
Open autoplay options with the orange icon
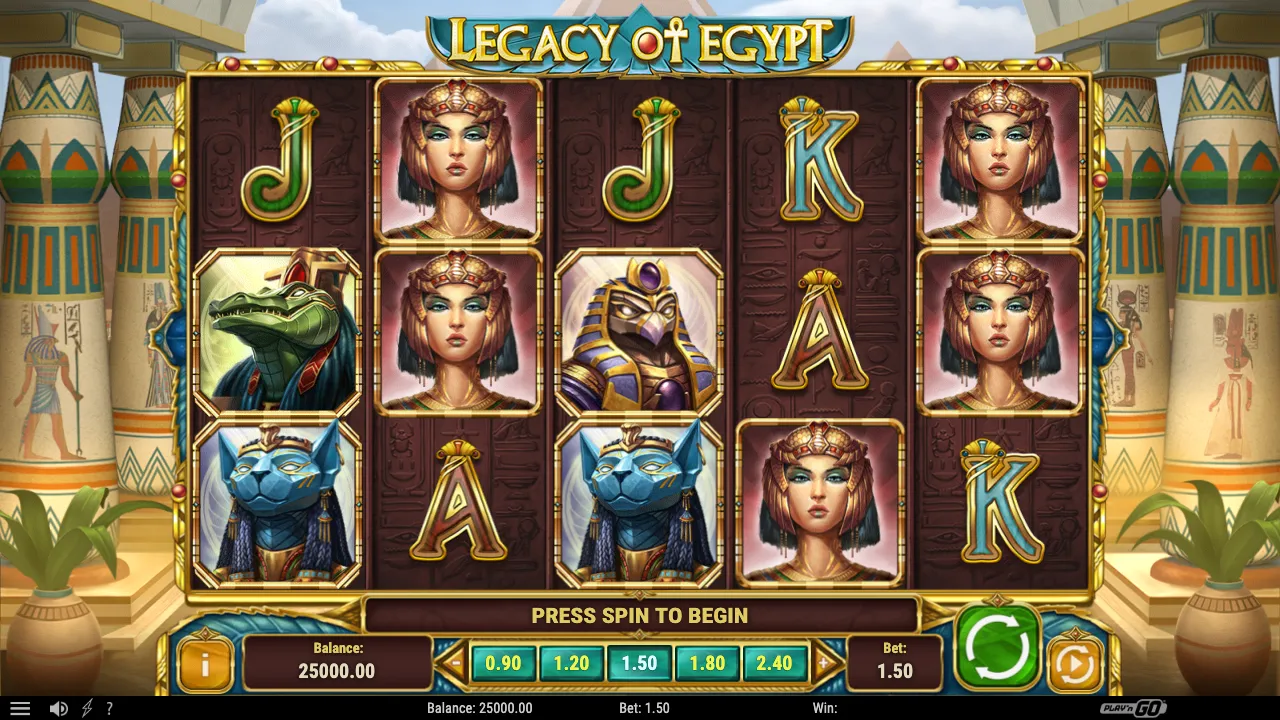(x=1075, y=660)
